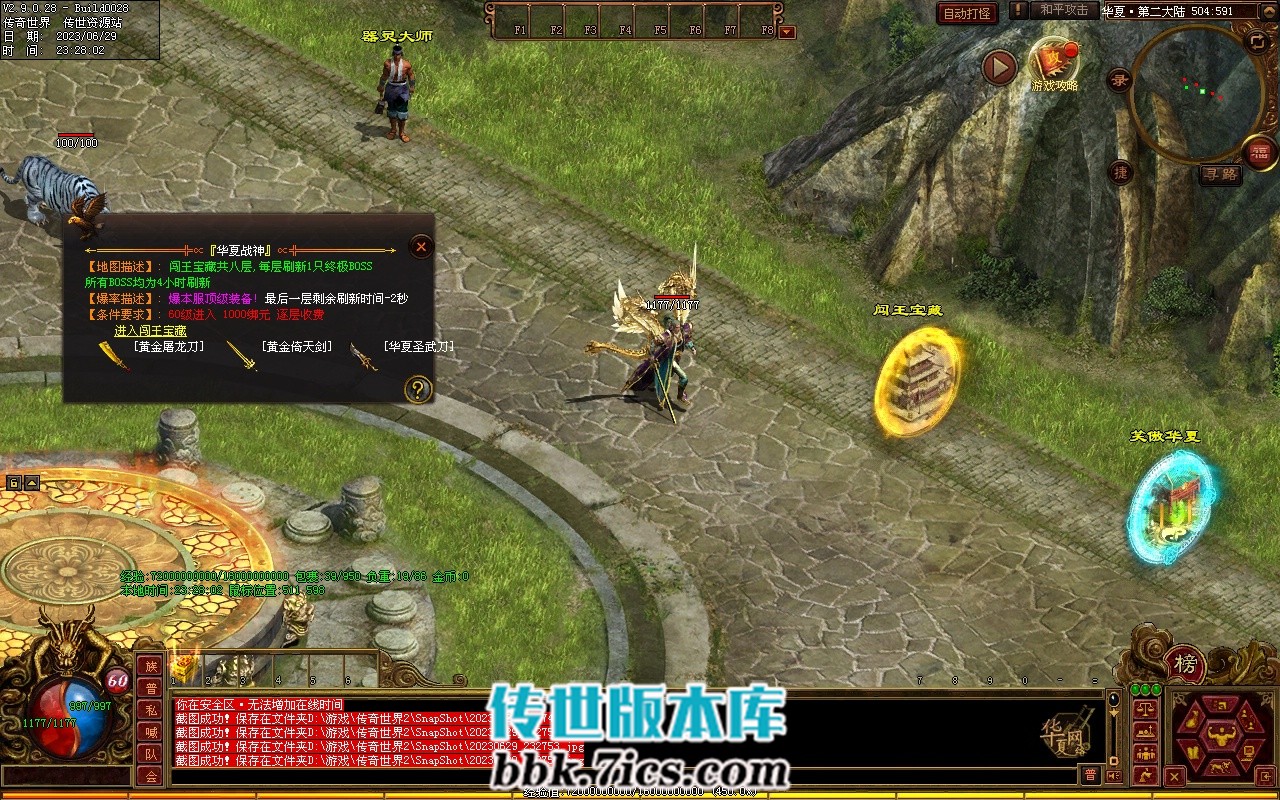Toggle the 自动打怪 auto-fight button
This screenshot has height=800, width=1280.
968,13
